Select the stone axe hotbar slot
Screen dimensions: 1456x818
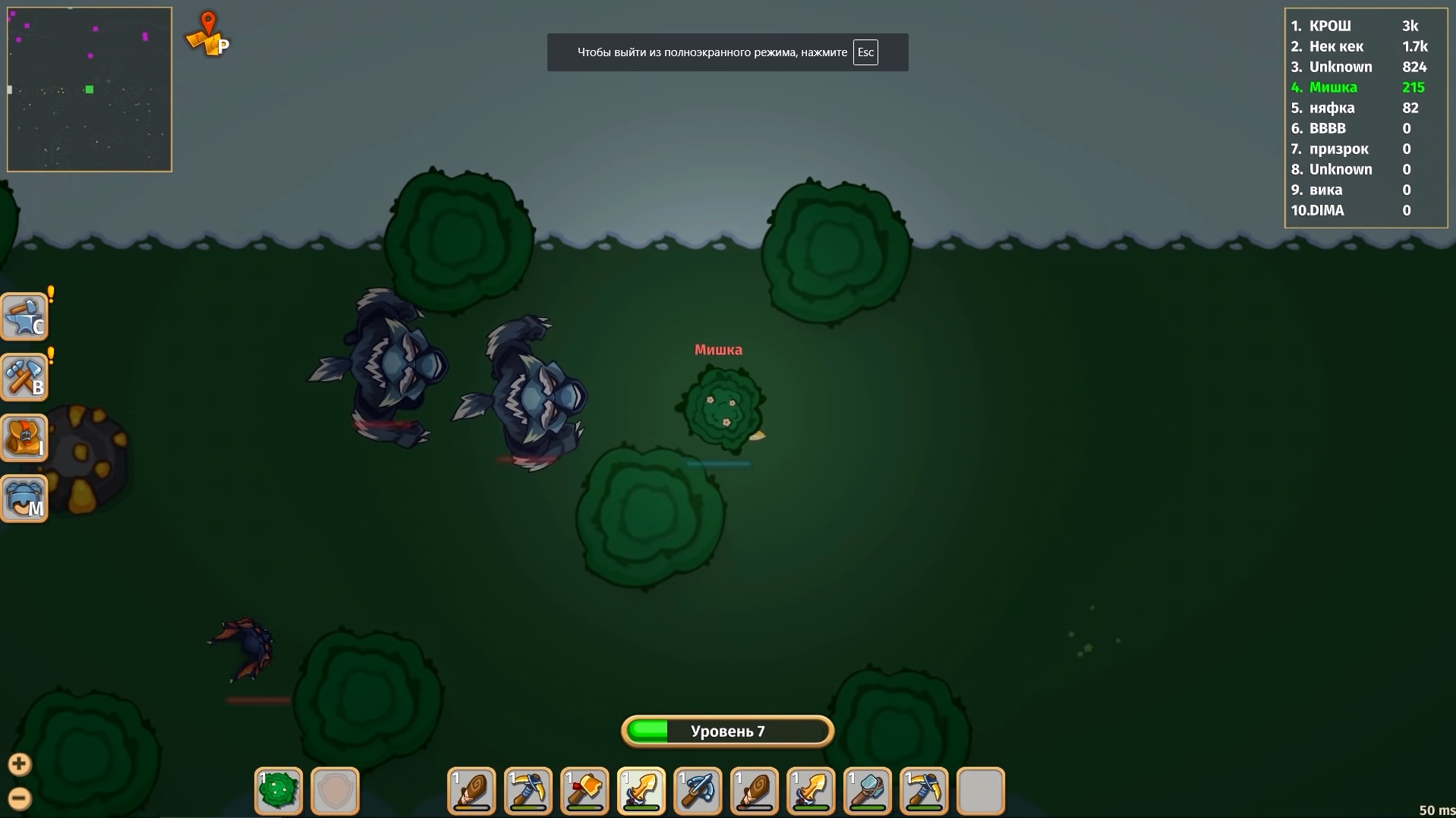pos(585,791)
